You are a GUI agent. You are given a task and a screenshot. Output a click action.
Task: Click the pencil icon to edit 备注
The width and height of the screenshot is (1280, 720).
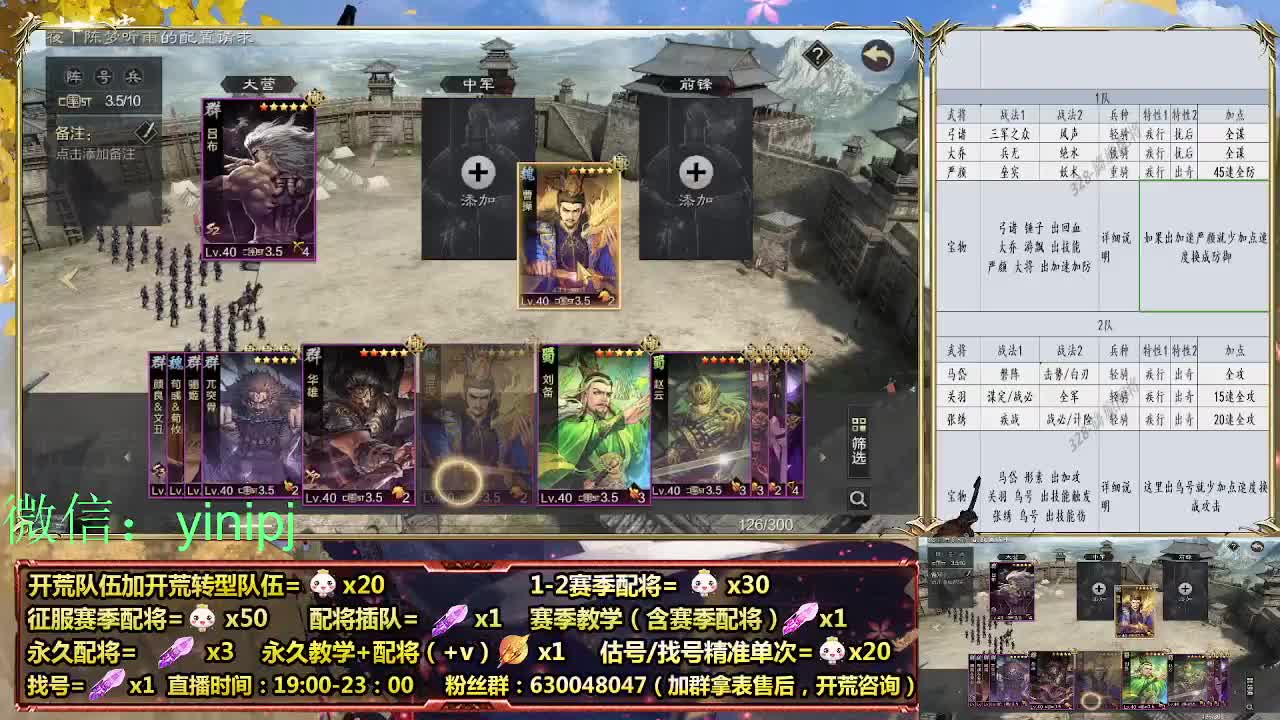[x=145, y=131]
